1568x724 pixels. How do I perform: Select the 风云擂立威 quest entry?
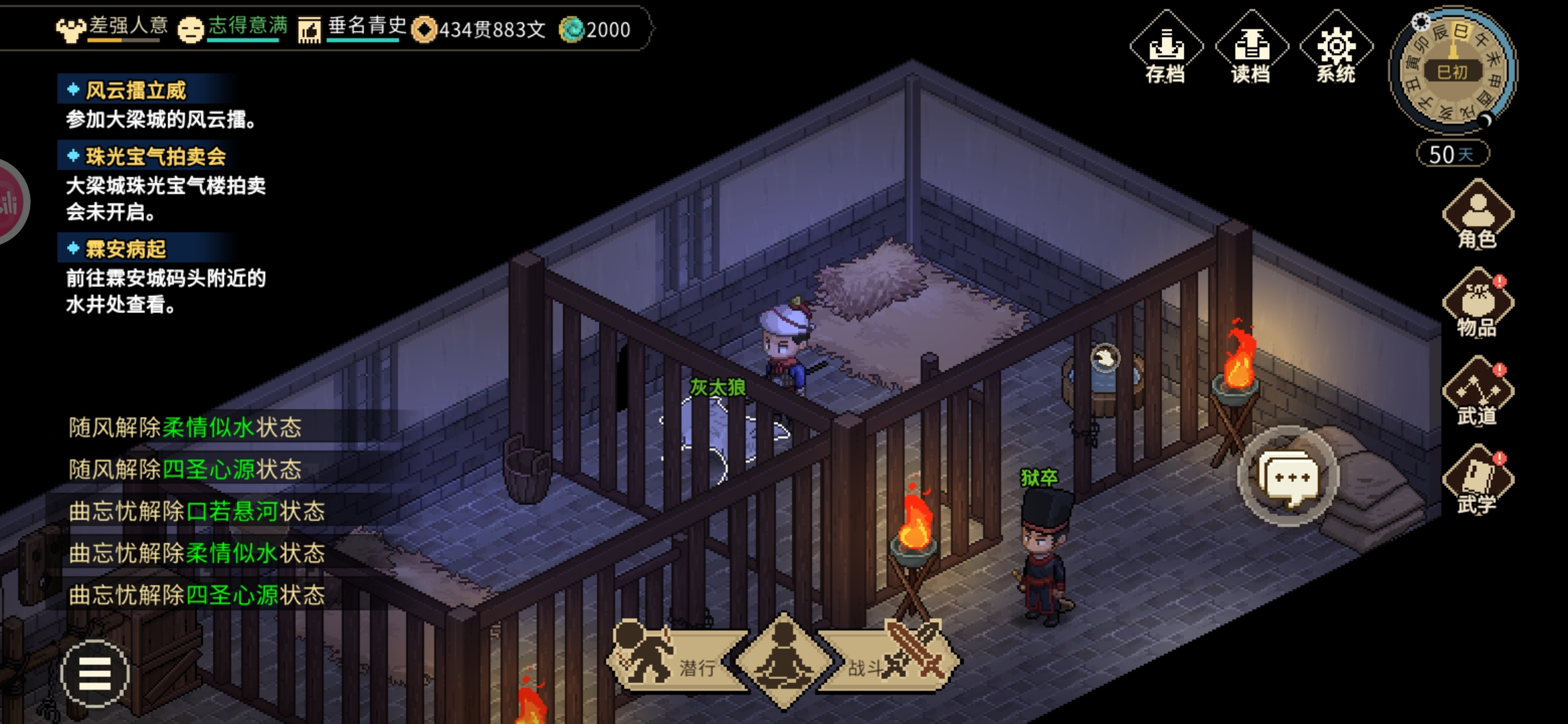click(136, 90)
